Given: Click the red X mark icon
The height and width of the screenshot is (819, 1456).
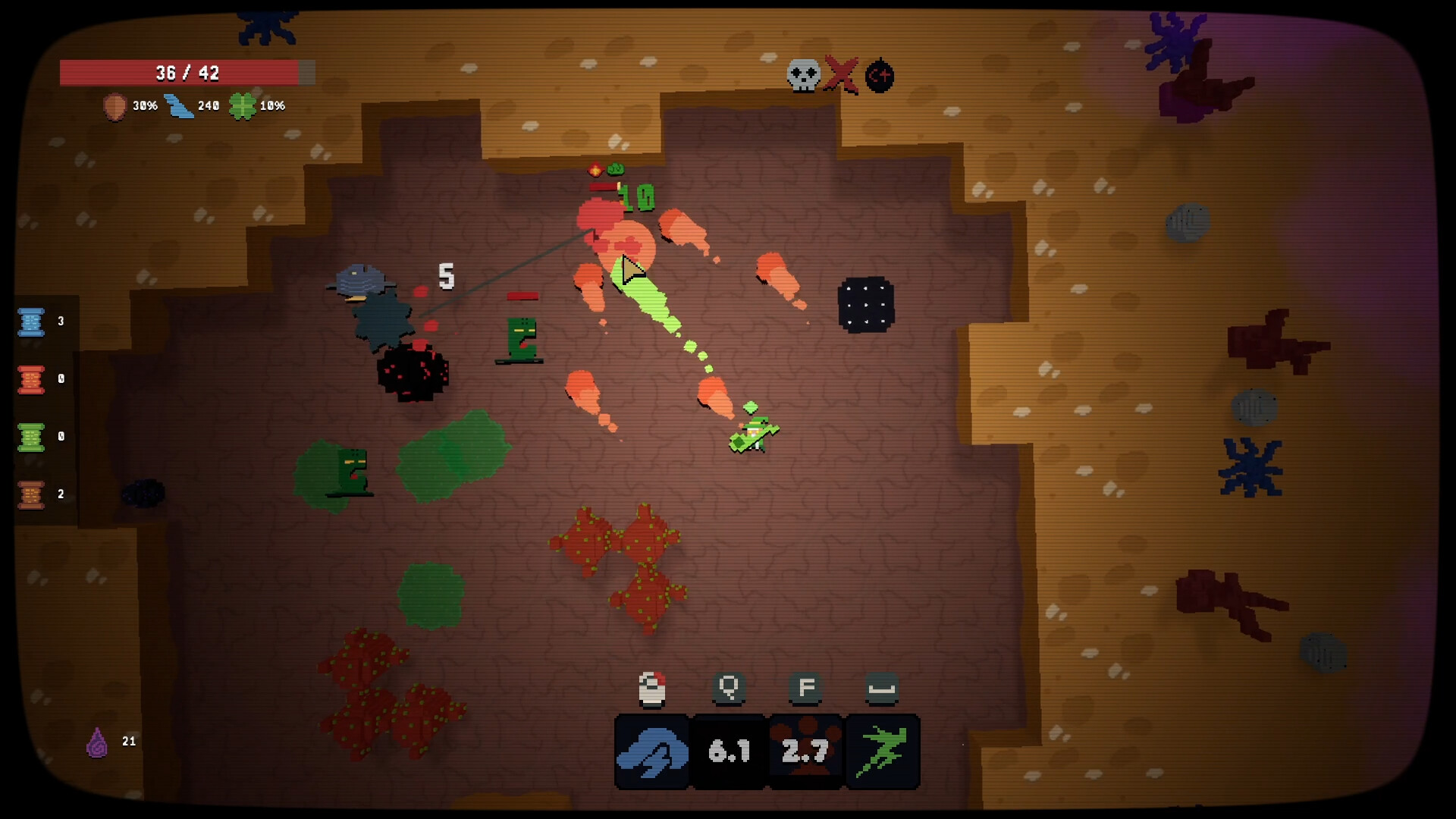Looking at the screenshot, I should pyautogui.click(x=841, y=74).
